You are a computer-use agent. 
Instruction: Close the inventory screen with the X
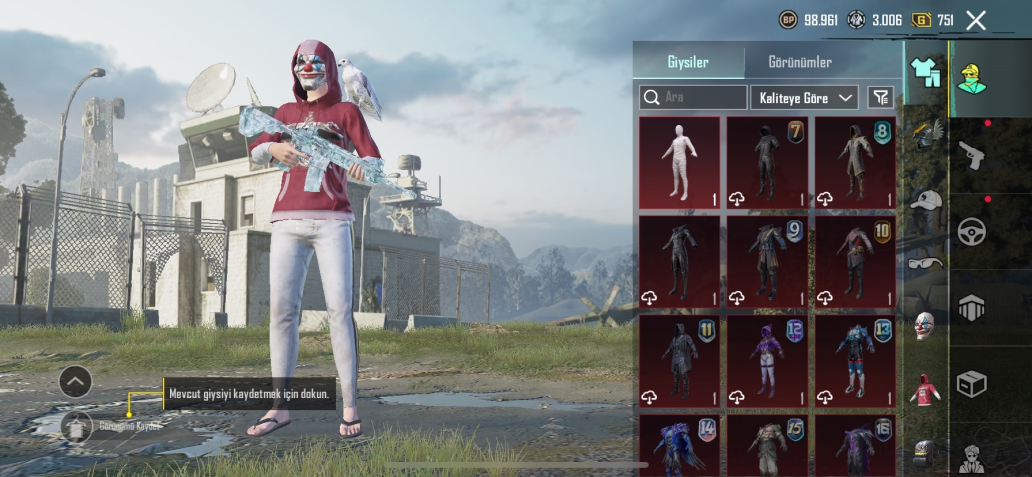point(976,20)
